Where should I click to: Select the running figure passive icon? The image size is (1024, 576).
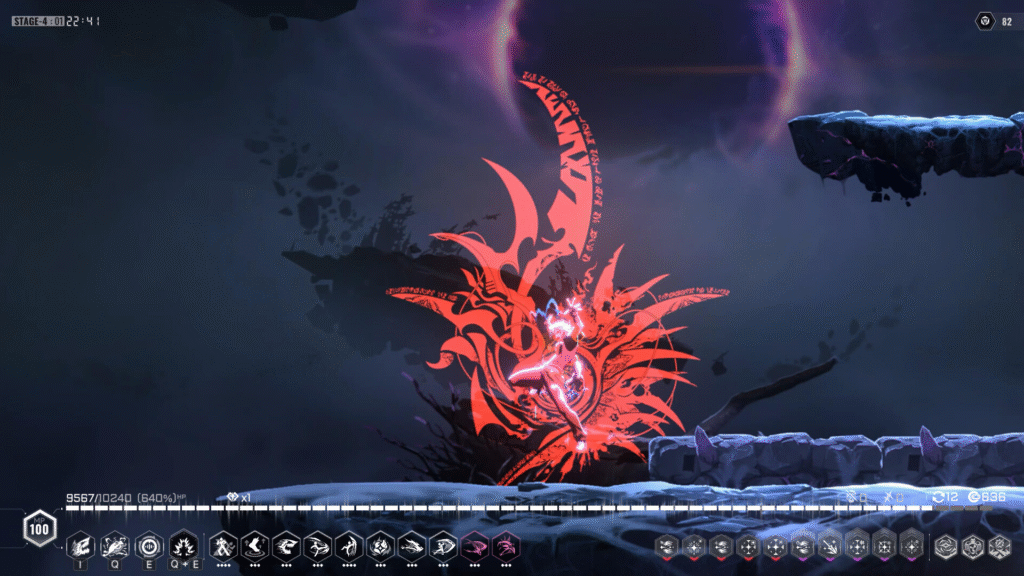pos(222,546)
